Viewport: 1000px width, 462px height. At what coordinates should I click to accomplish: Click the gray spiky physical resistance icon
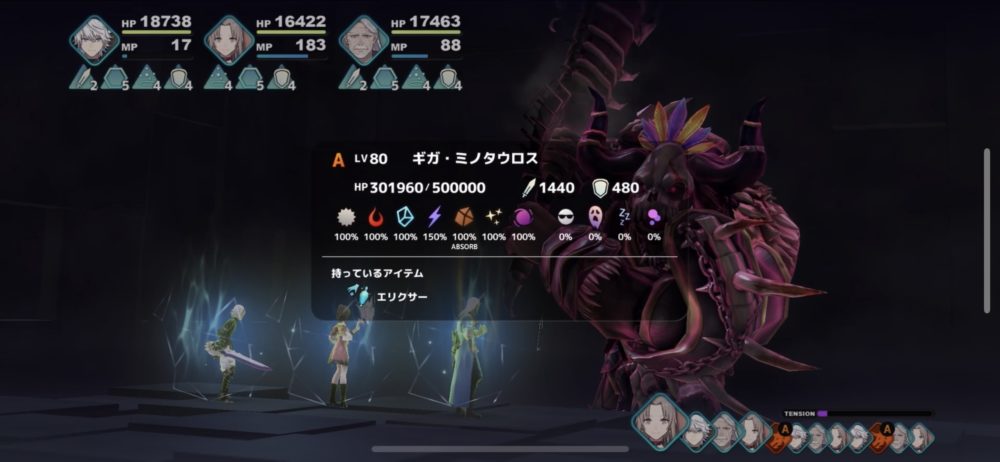pos(347,217)
